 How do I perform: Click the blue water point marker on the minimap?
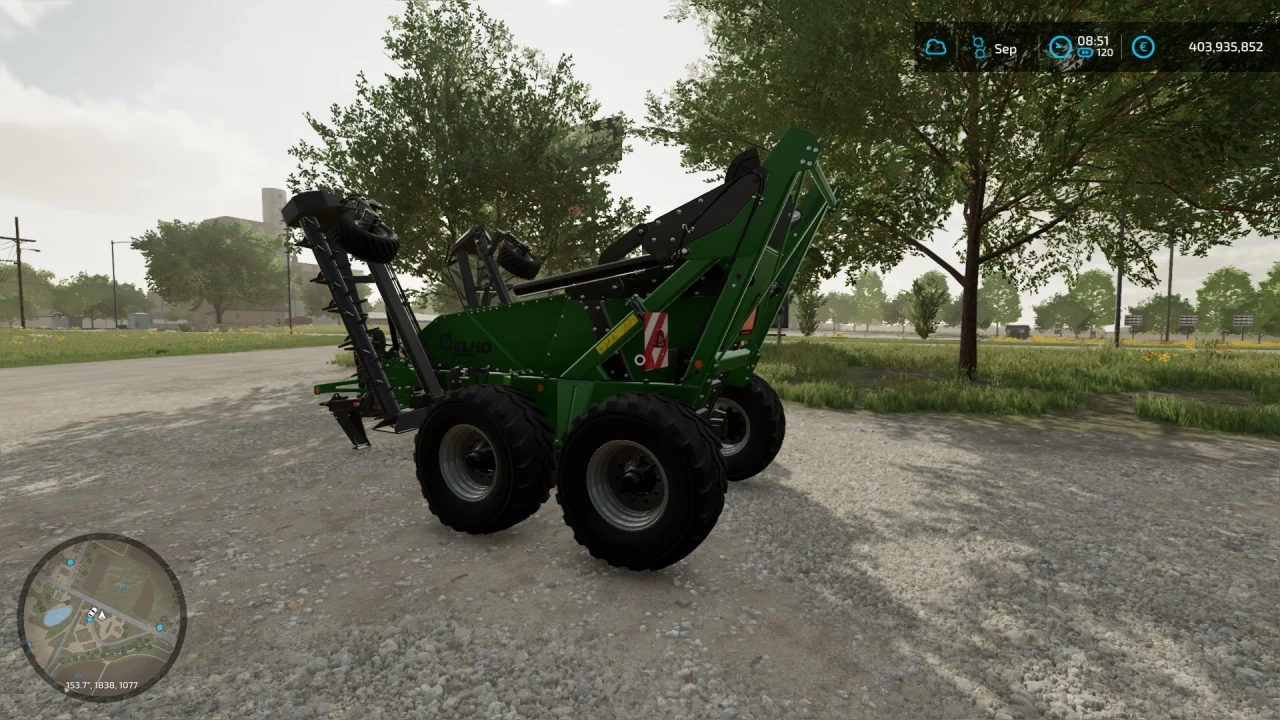point(91,620)
